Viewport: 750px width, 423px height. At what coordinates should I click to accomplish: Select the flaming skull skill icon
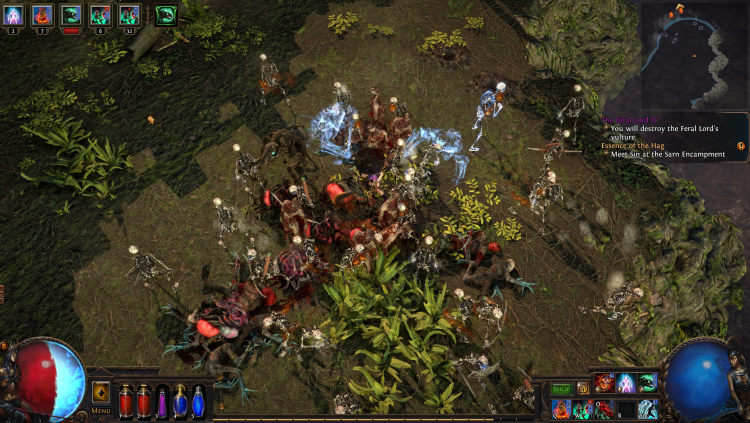(604, 383)
